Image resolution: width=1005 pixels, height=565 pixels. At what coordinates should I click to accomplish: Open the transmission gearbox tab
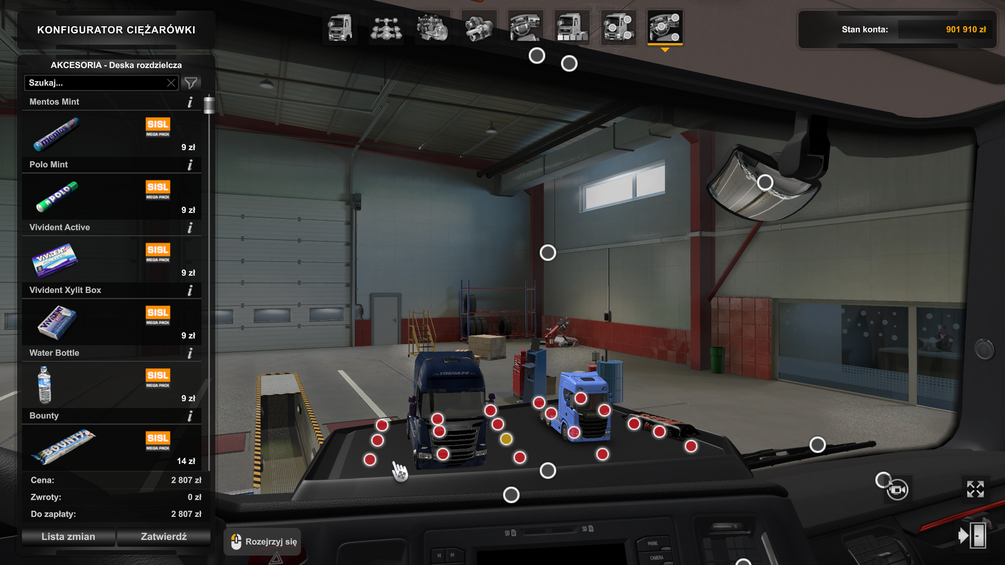[479, 27]
